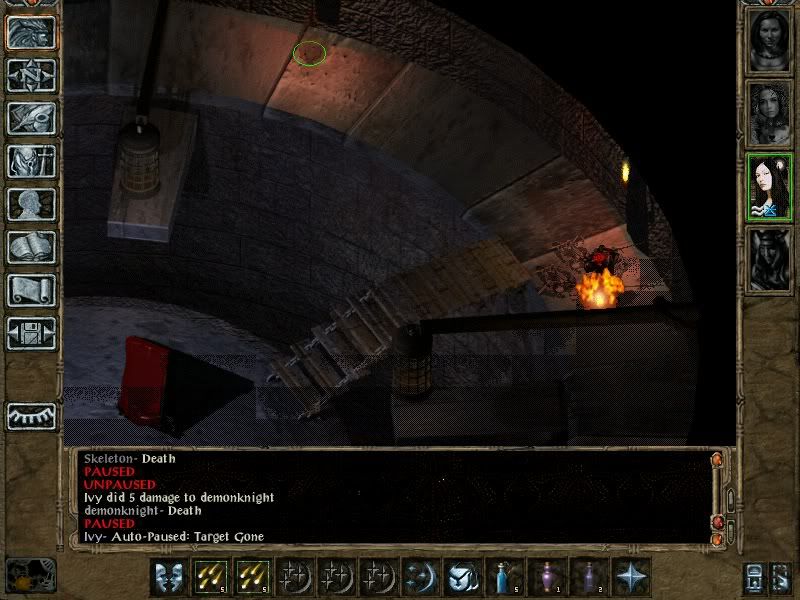Open the area map screen
Image resolution: width=800 pixels, height=600 pixels.
(x=31, y=75)
